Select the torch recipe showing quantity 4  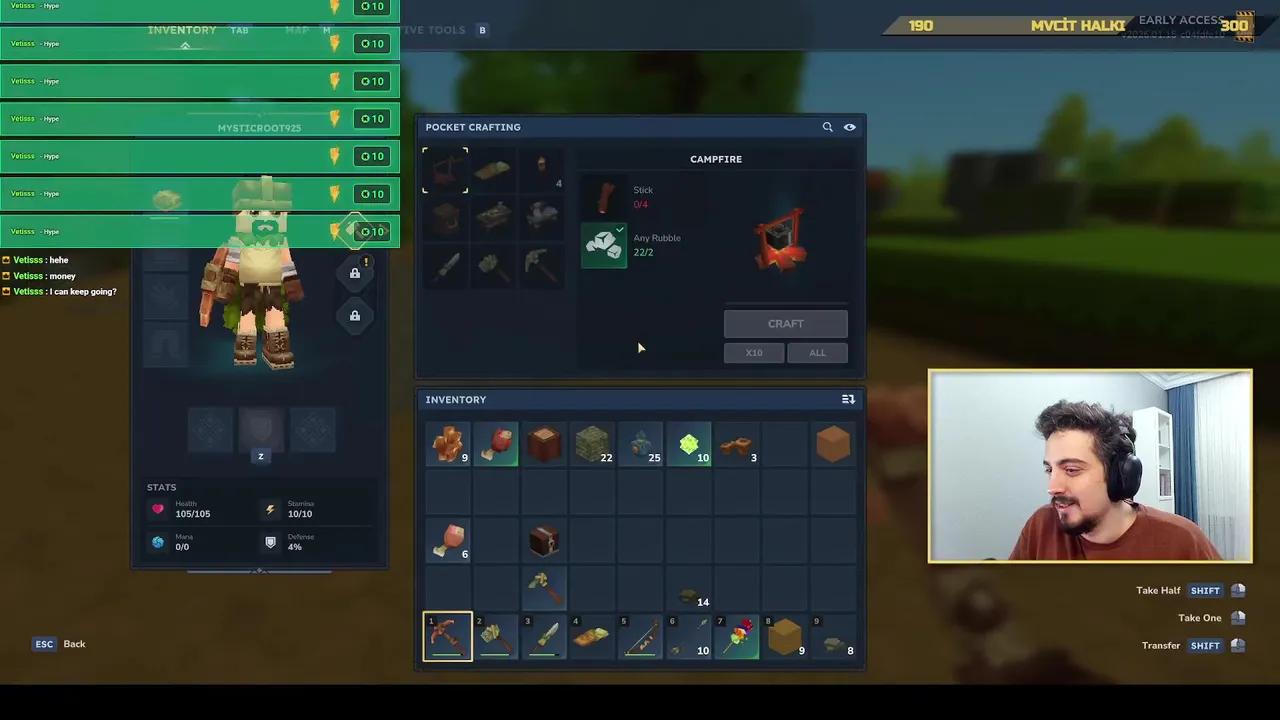coord(541,170)
